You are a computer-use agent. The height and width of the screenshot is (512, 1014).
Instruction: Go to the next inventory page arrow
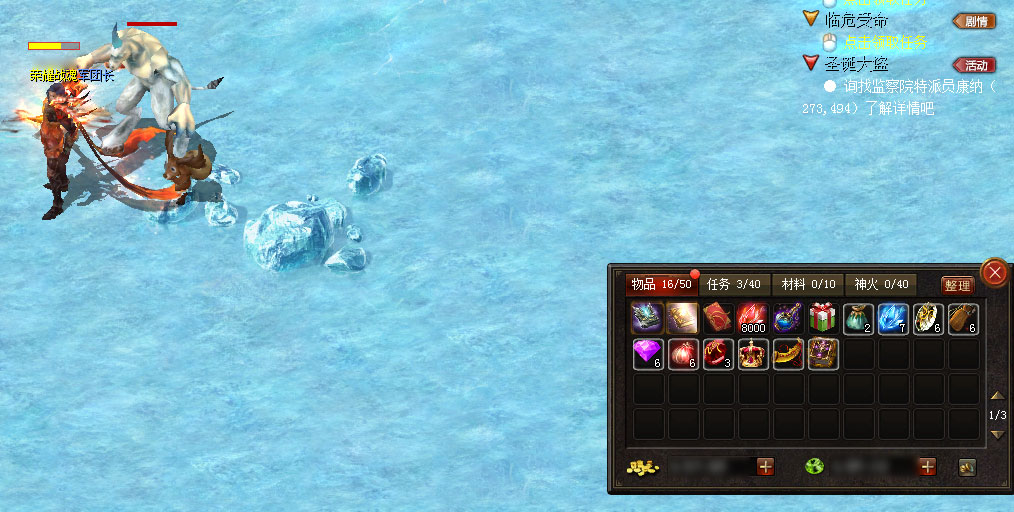pyautogui.click(x=997, y=434)
